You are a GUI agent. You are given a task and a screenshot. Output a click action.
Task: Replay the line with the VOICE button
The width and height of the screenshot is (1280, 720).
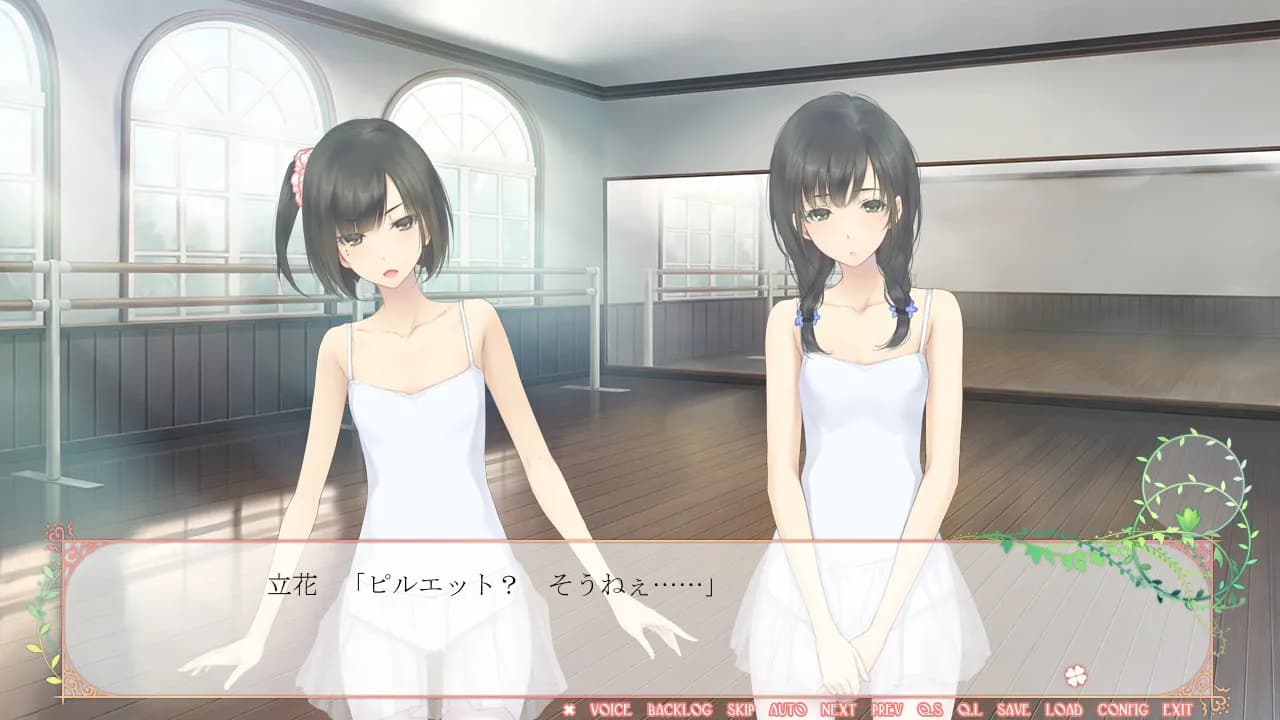610,709
